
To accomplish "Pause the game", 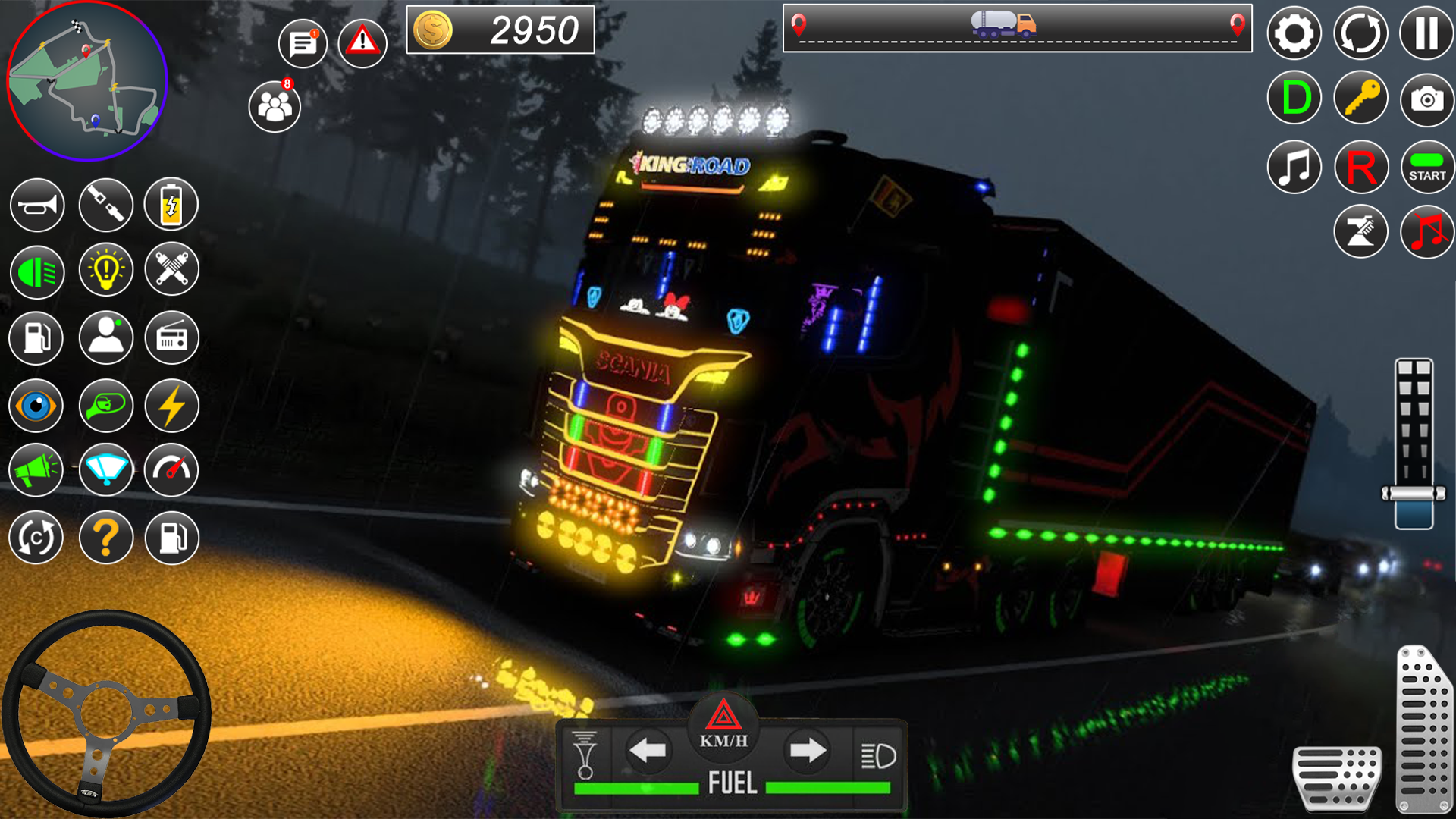I will point(1427,33).
